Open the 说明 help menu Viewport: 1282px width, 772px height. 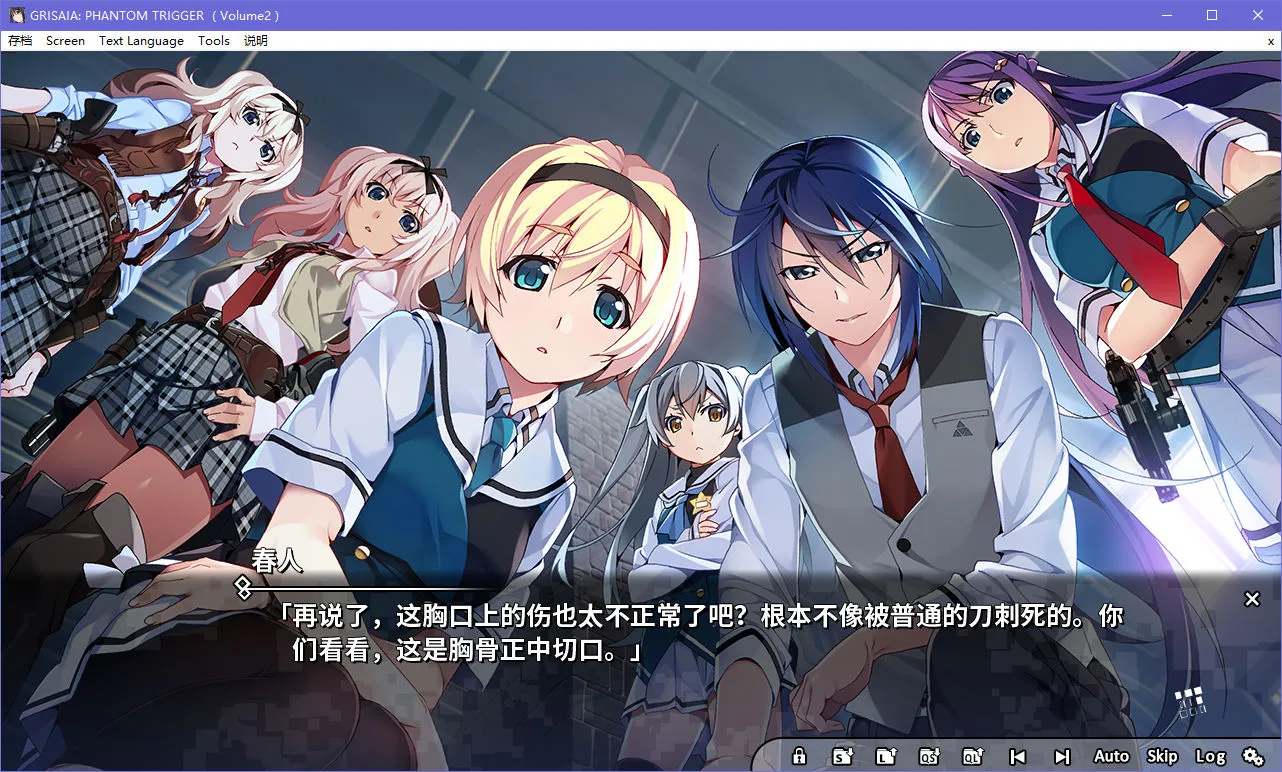(x=254, y=41)
